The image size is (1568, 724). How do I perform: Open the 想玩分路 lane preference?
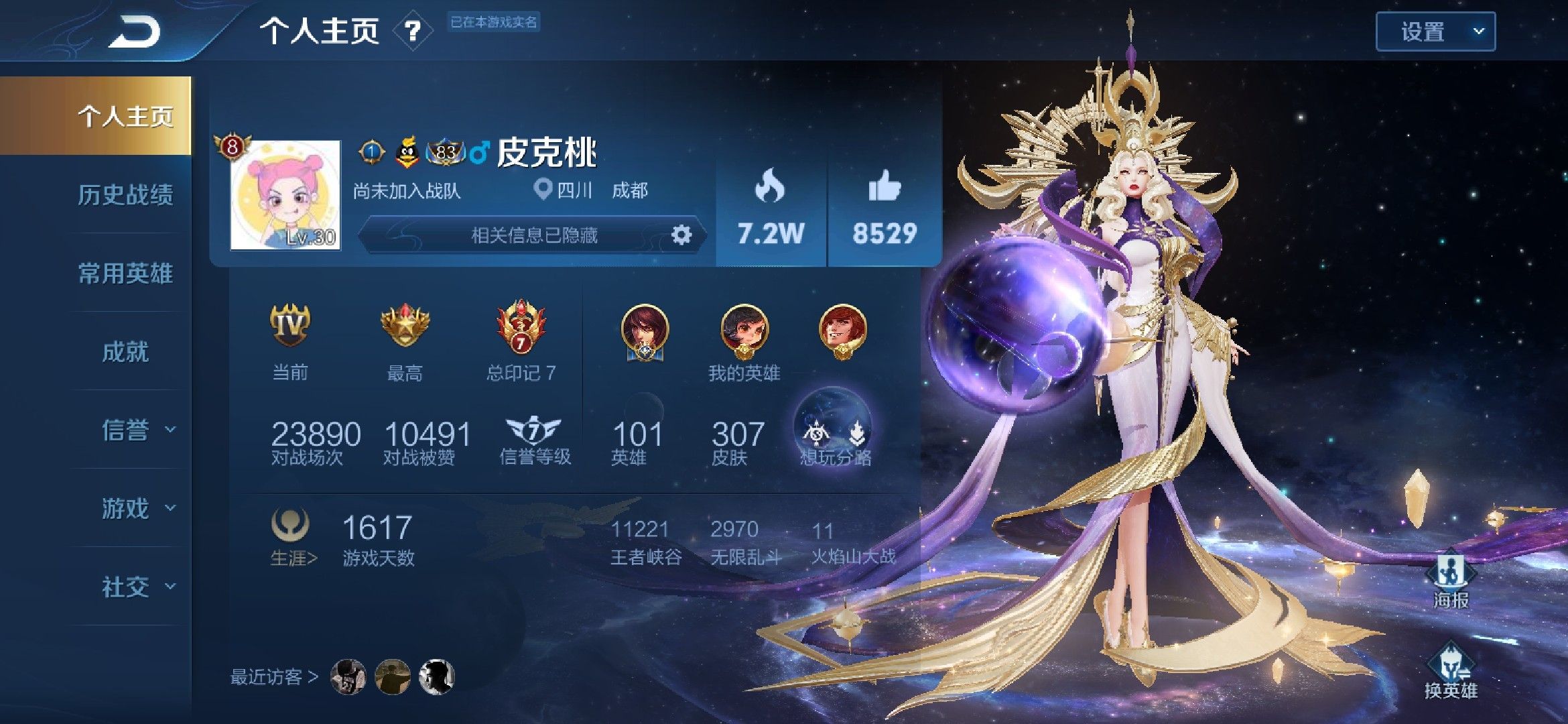834,432
